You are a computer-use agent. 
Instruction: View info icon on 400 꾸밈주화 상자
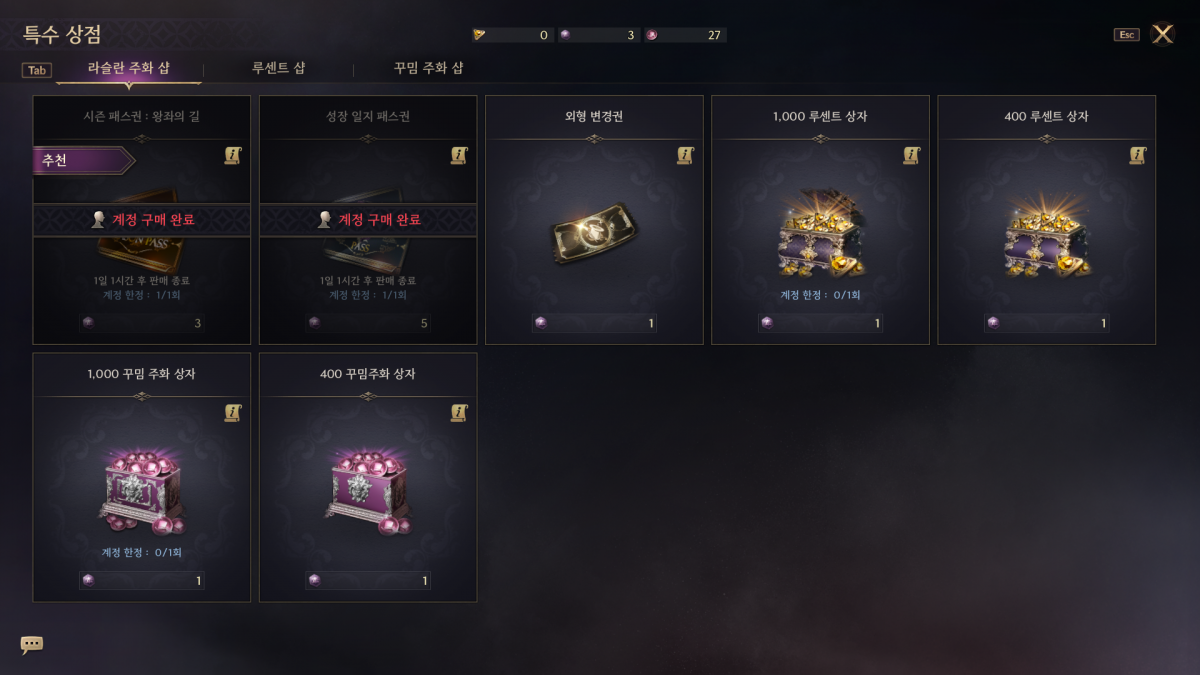click(459, 412)
